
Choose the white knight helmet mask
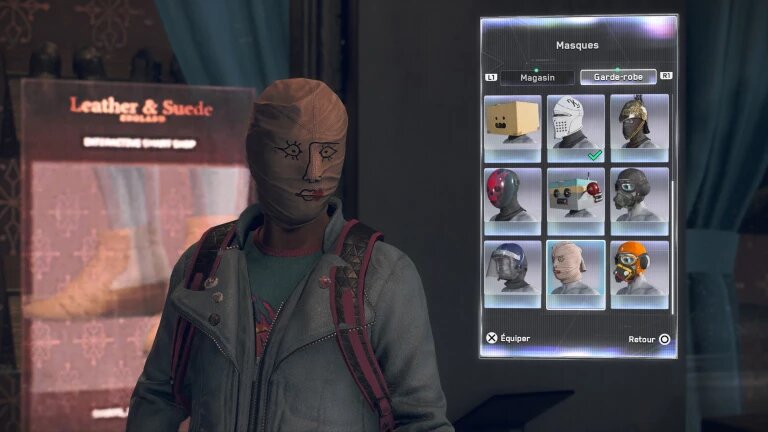tap(576, 128)
